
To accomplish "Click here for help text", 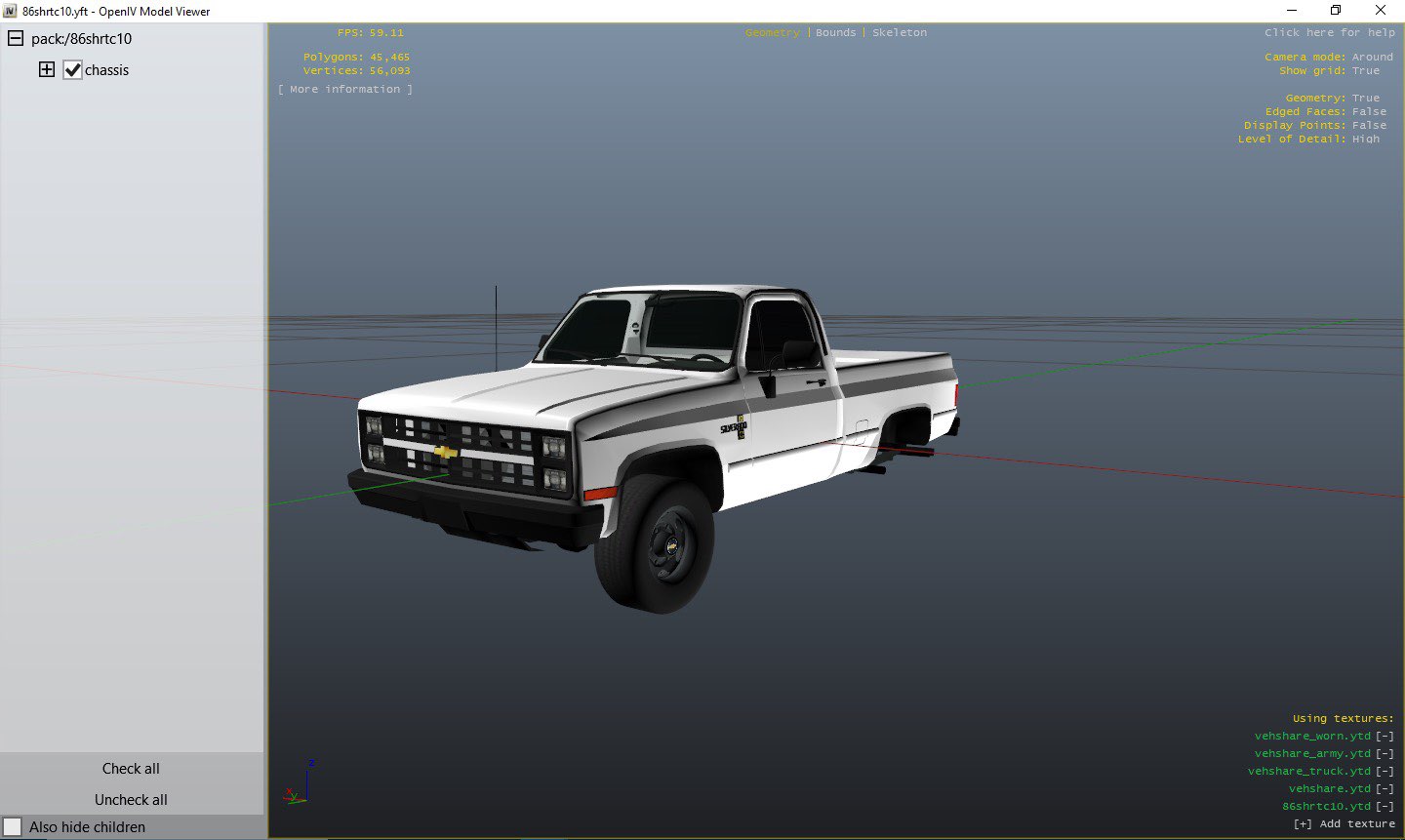I will (1329, 32).
